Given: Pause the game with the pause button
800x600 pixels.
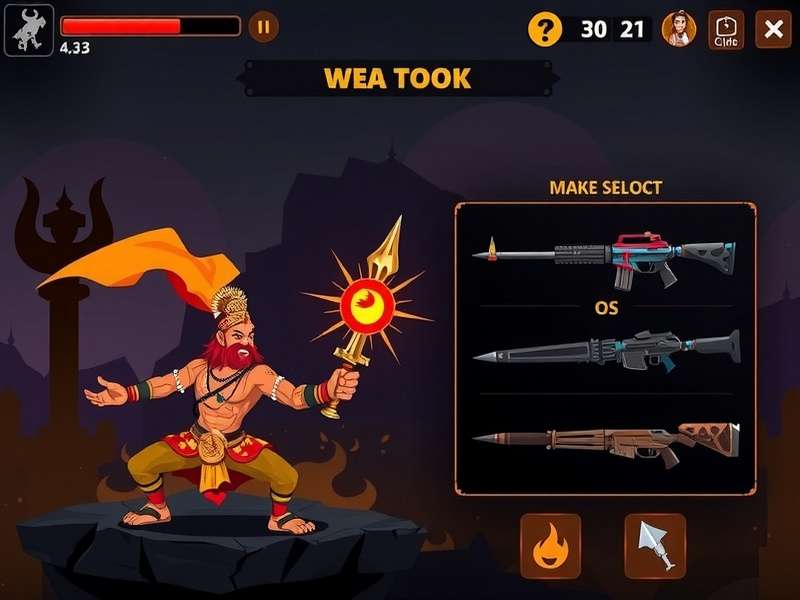Looking at the screenshot, I should point(263,27).
